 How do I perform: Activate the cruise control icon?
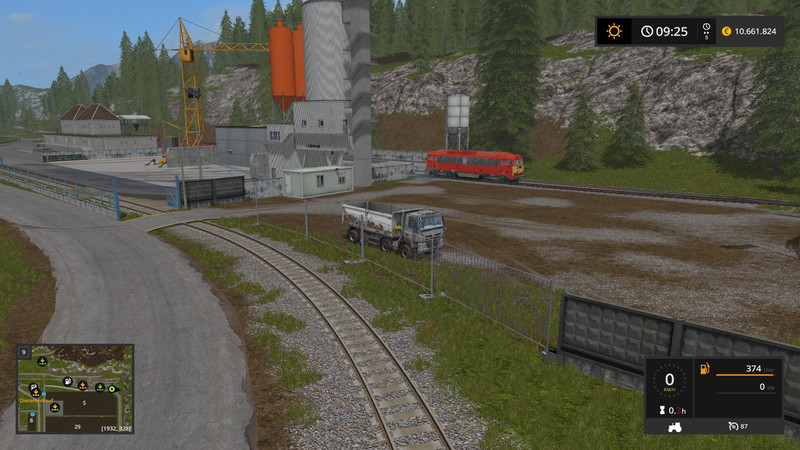[x=733, y=427]
